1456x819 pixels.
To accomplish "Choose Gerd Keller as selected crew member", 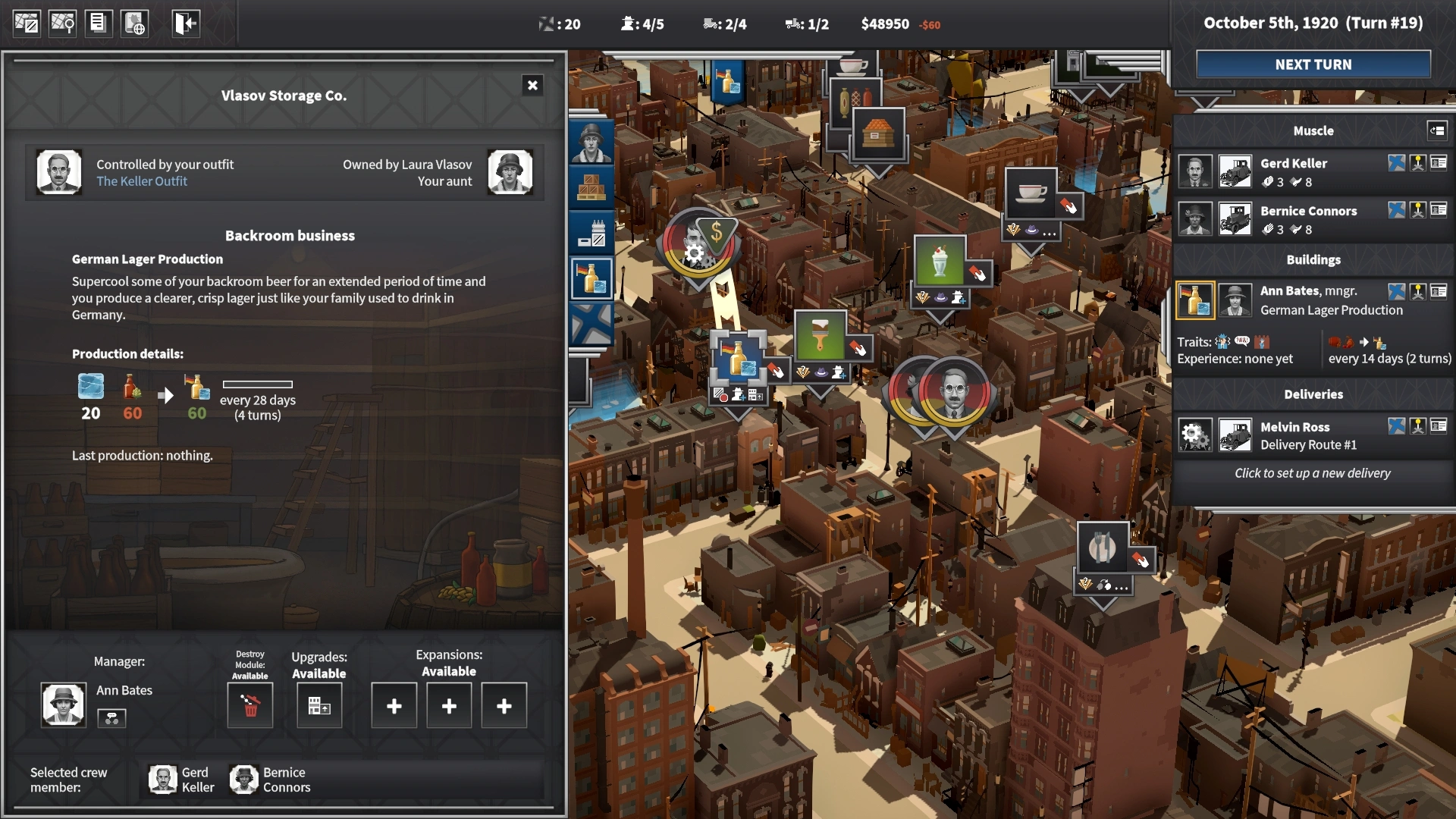I will (x=182, y=780).
